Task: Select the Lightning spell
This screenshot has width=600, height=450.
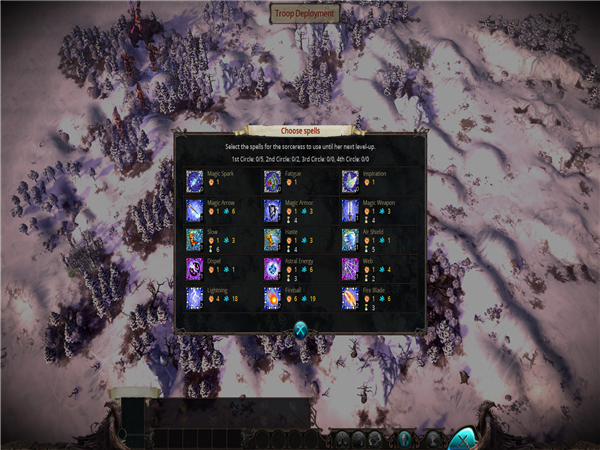Action: coord(195,297)
